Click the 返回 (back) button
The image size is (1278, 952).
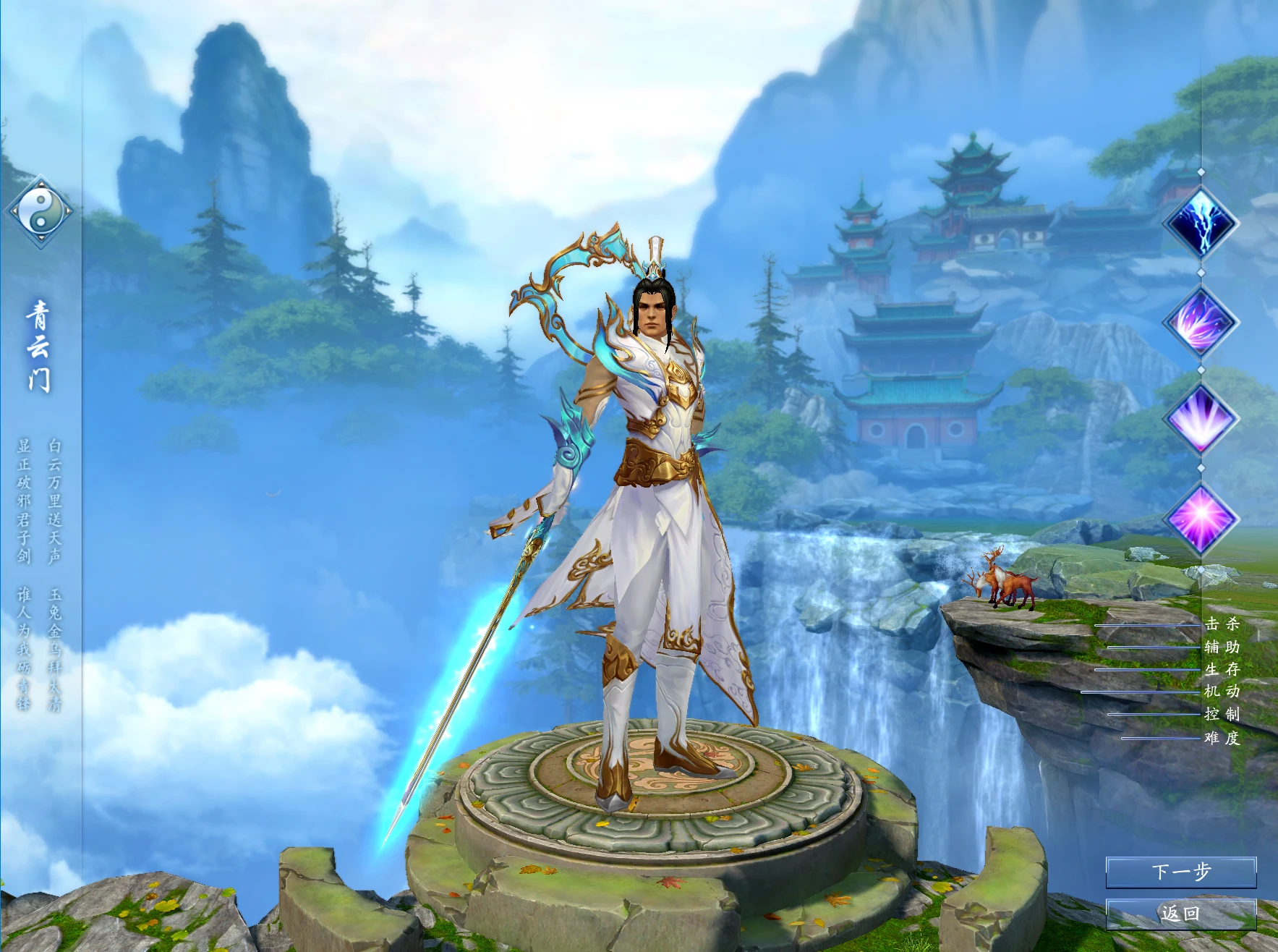1180,914
